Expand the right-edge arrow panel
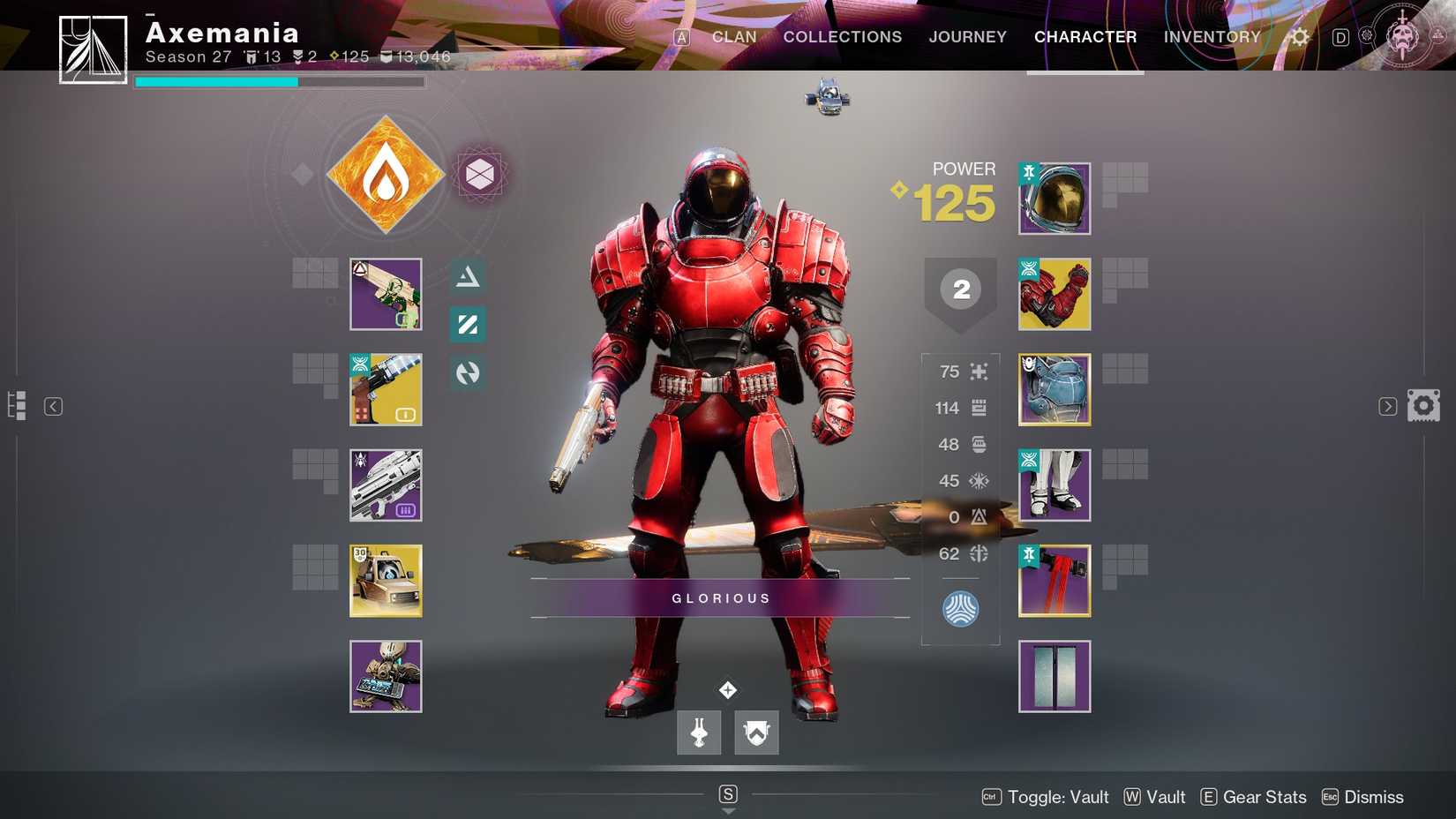 pos(1387,405)
